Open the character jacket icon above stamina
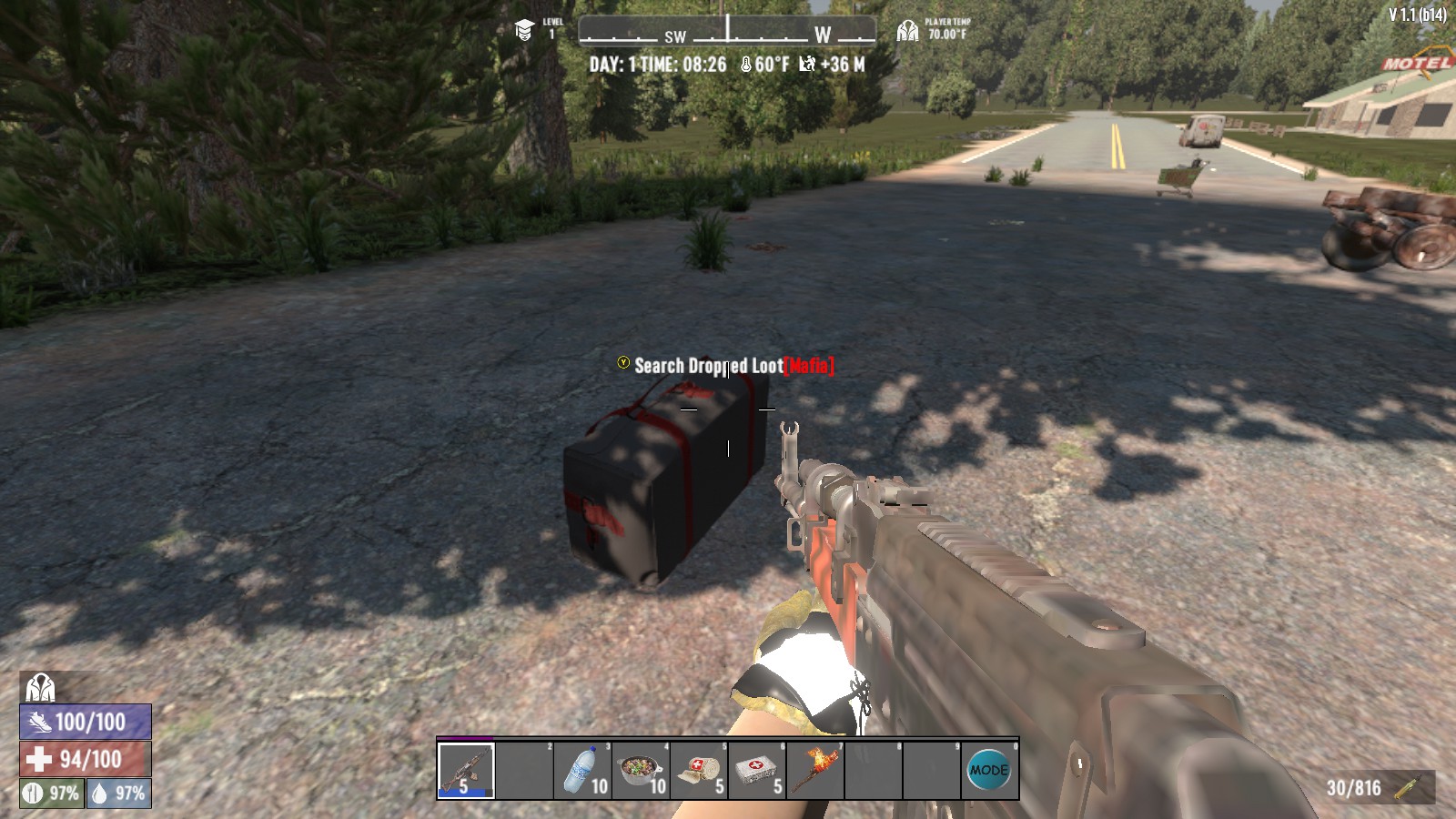 click(x=40, y=687)
